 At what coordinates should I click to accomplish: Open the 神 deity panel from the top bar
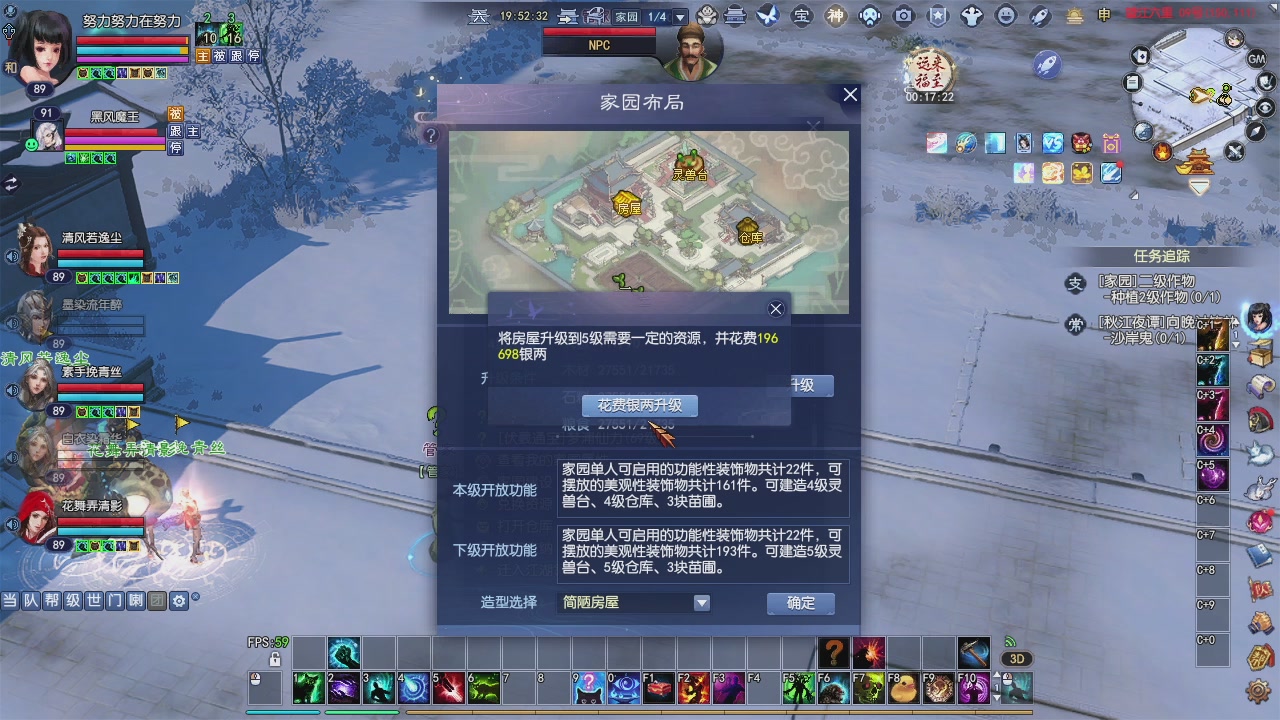coord(834,14)
